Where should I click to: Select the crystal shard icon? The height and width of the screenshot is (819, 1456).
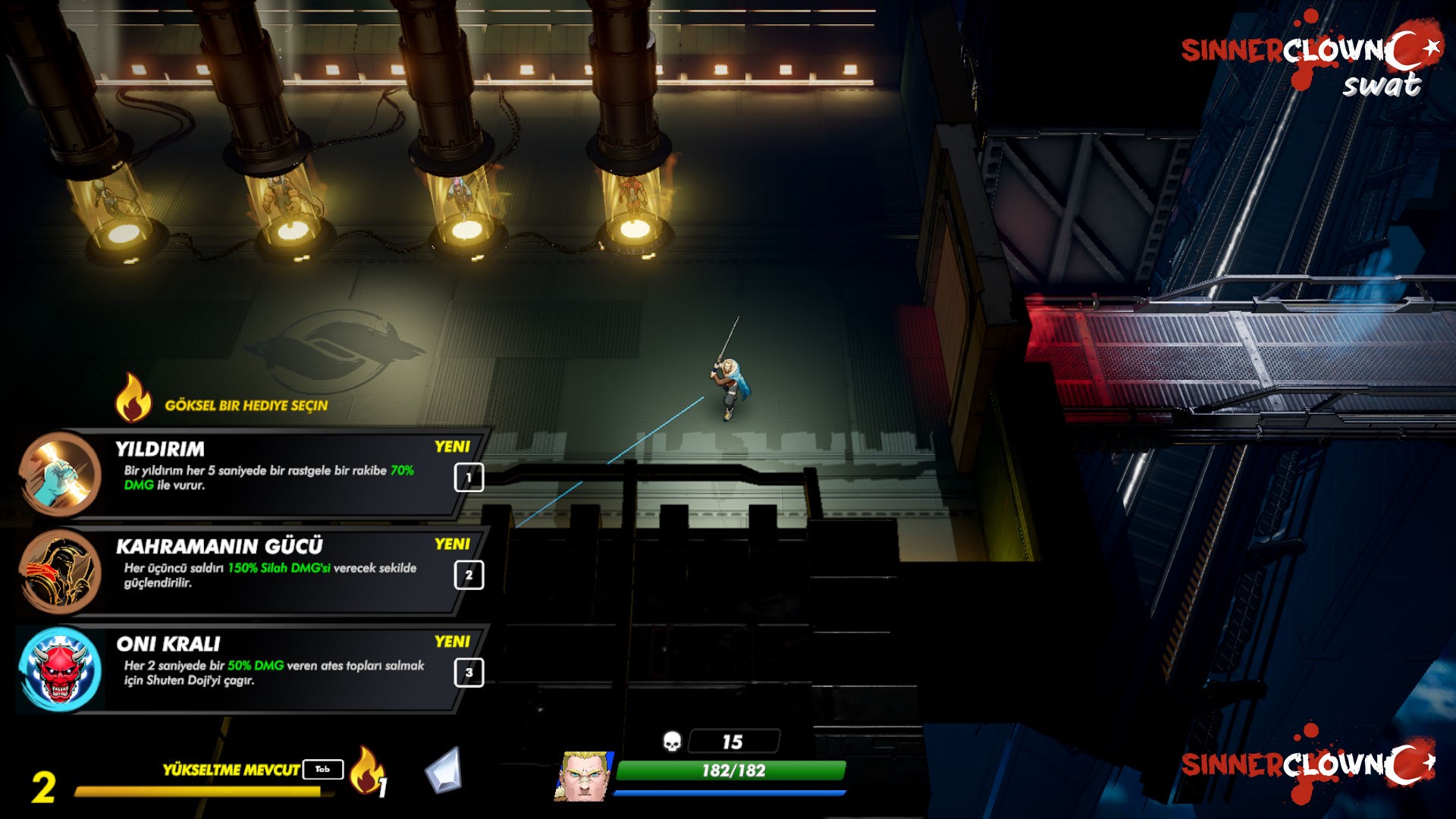444,770
